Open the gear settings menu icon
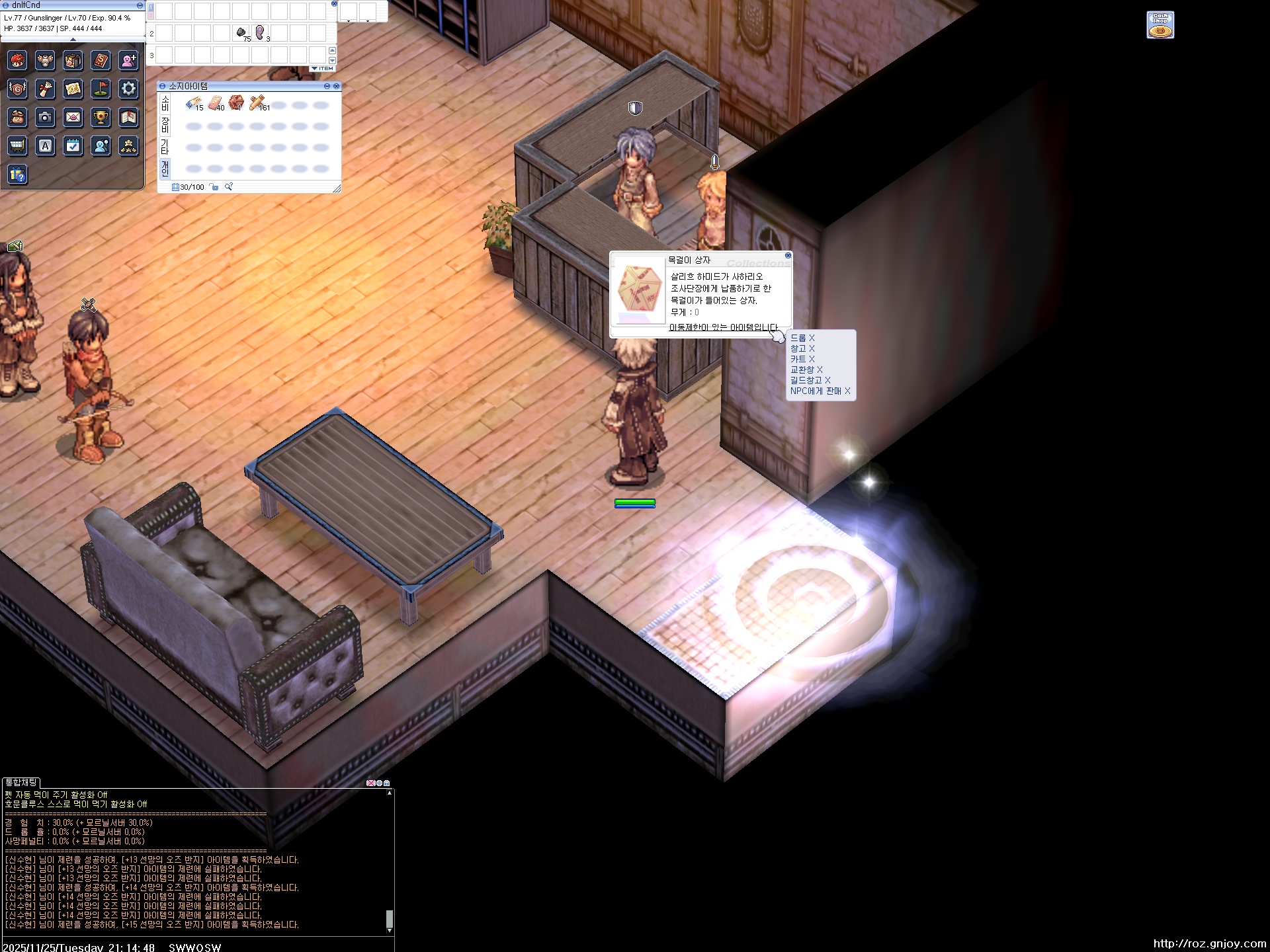This screenshot has width=1270, height=952. pyautogui.click(x=128, y=89)
